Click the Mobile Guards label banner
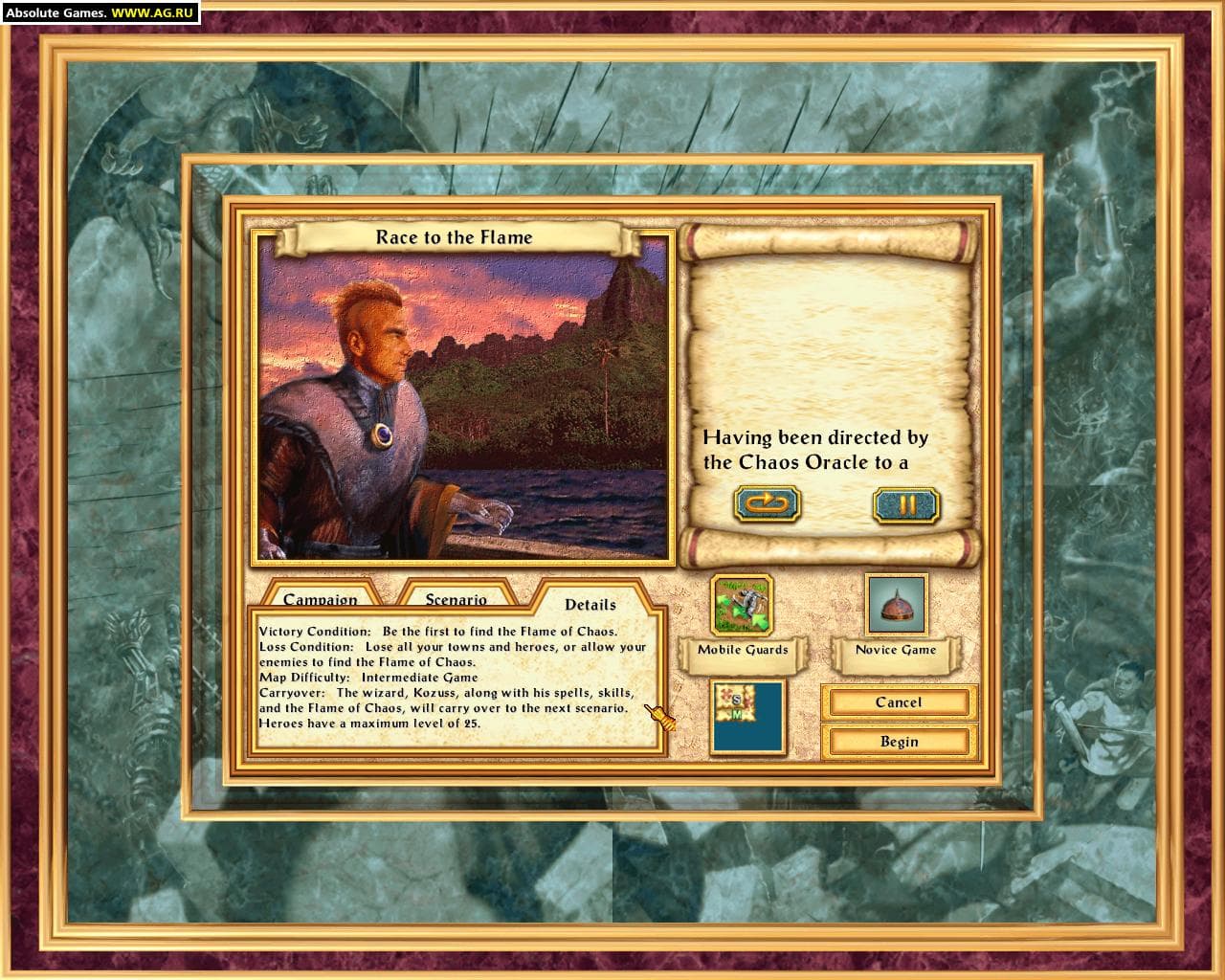 click(x=744, y=651)
